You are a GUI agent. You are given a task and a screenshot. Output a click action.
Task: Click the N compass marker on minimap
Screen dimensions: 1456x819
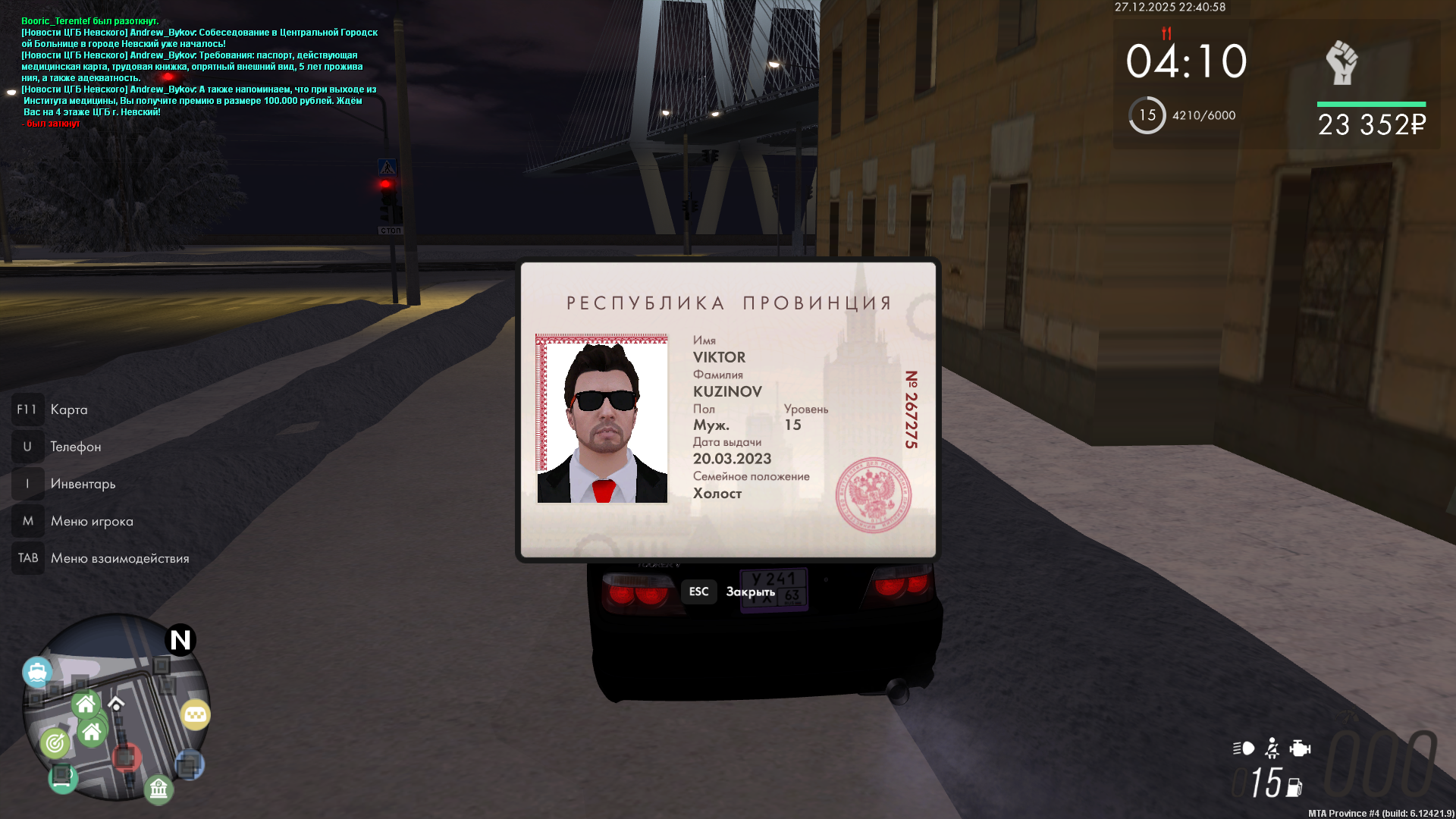[180, 638]
